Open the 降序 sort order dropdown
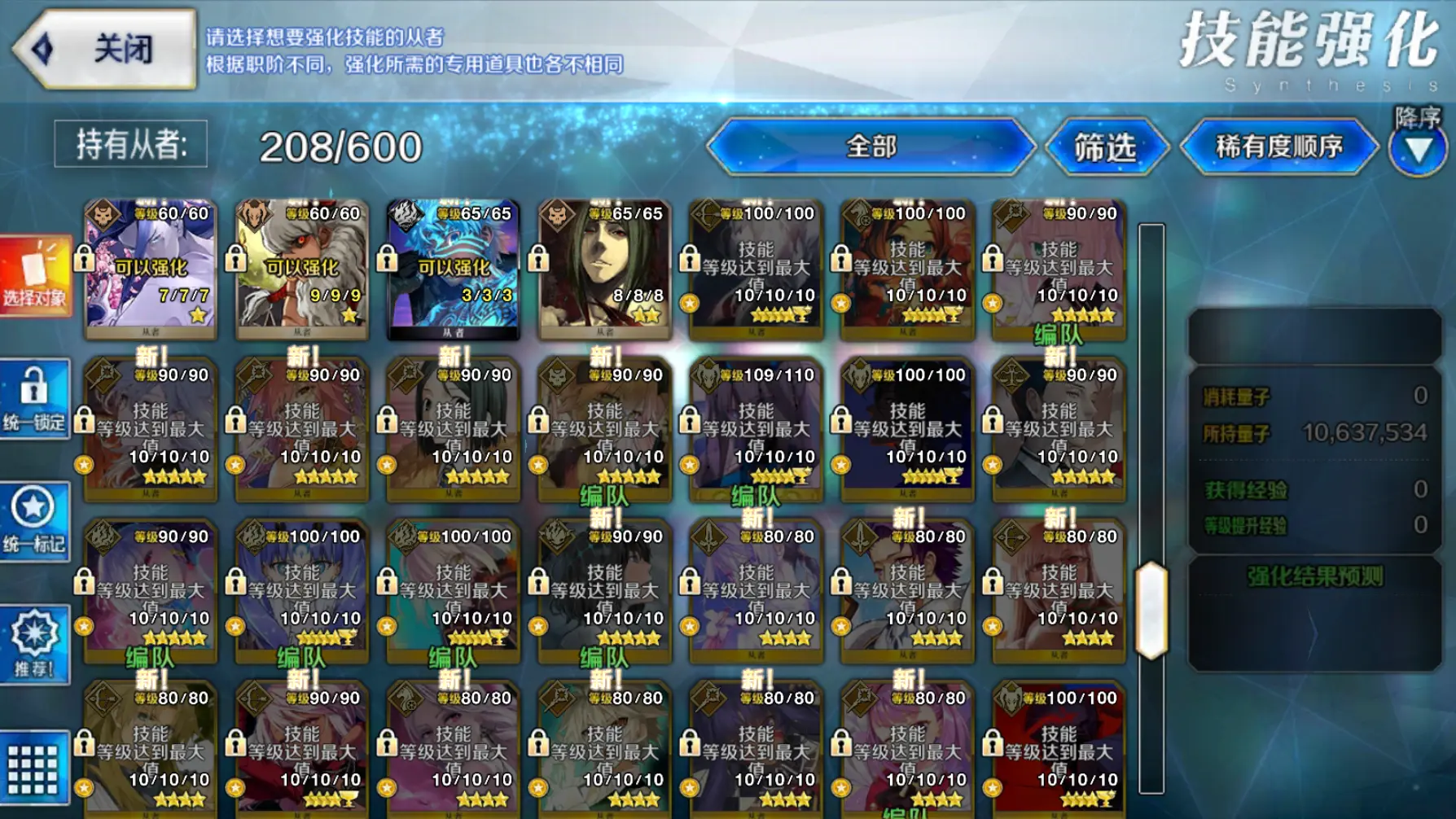The image size is (1456, 819). pos(1417,151)
